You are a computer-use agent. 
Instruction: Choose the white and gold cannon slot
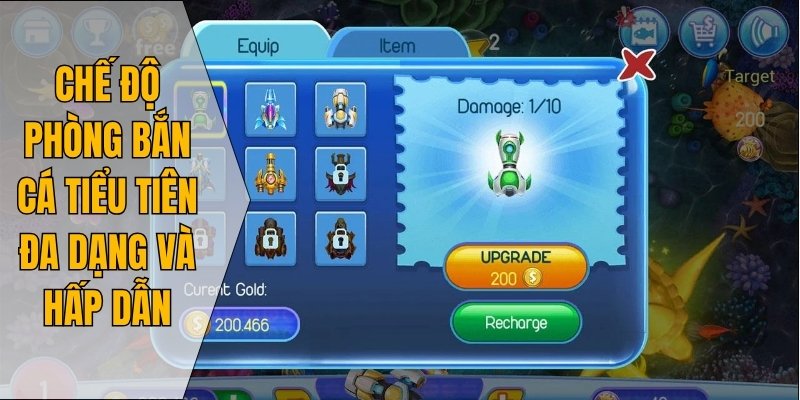point(340,107)
